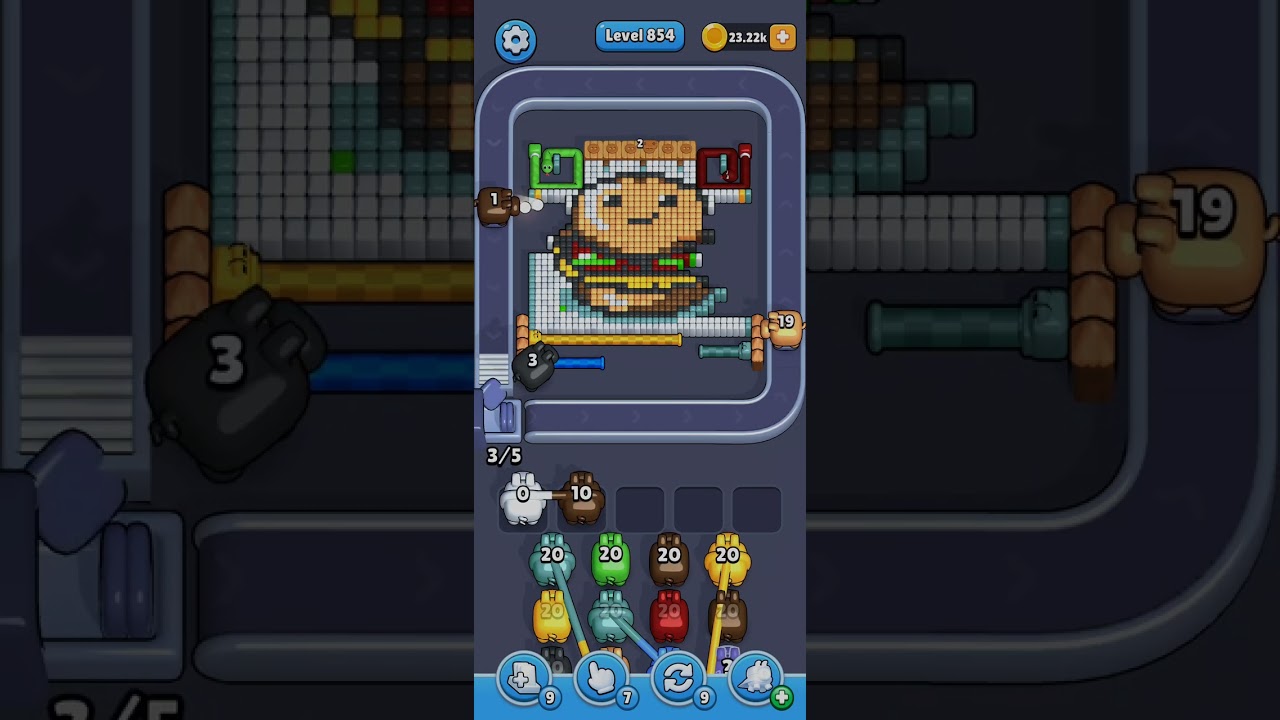The height and width of the screenshot is (720, 1280).
Task: Use the add extra slot booster
Action: coord(523,679)
